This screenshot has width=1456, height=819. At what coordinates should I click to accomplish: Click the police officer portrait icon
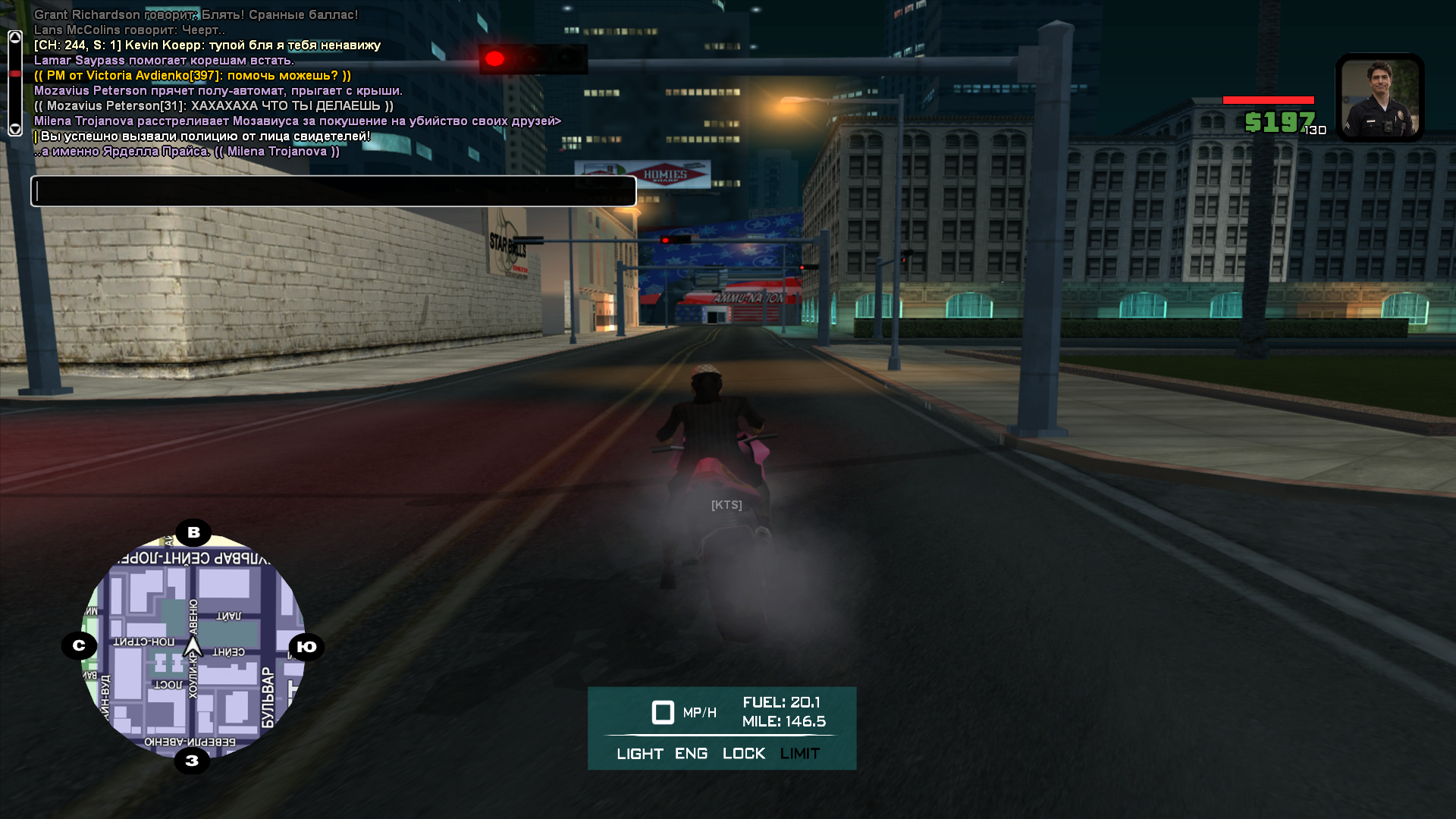coord(1379,97)
